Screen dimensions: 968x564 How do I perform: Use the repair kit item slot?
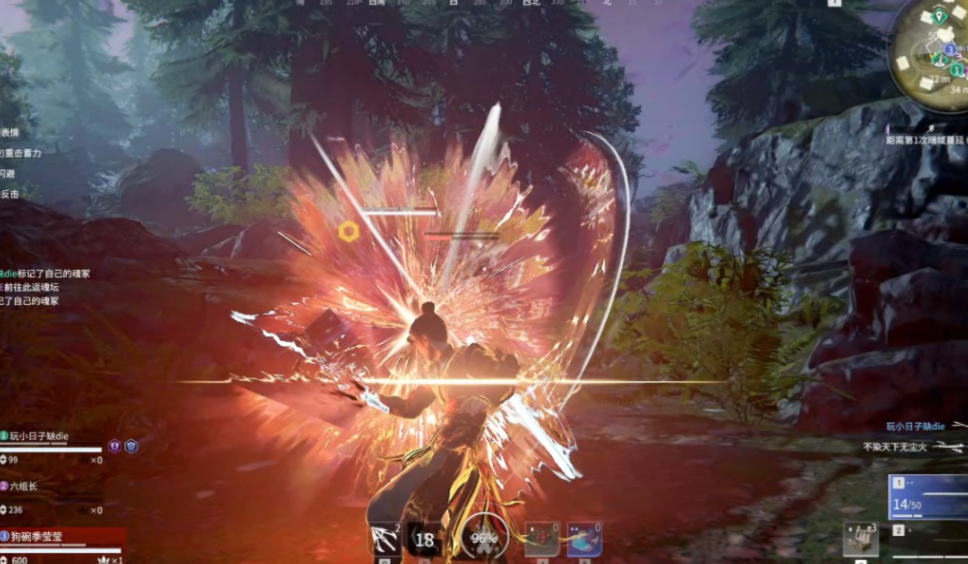860,540
